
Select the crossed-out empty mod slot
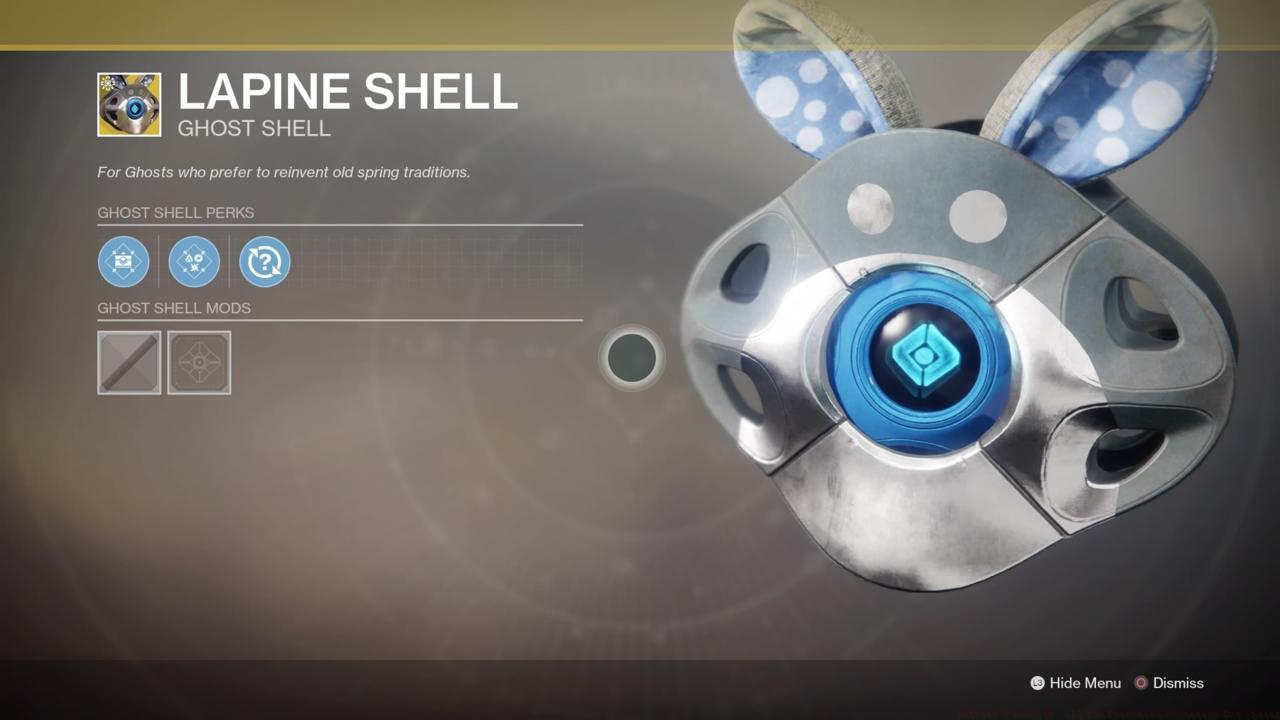tap(129, 362)
